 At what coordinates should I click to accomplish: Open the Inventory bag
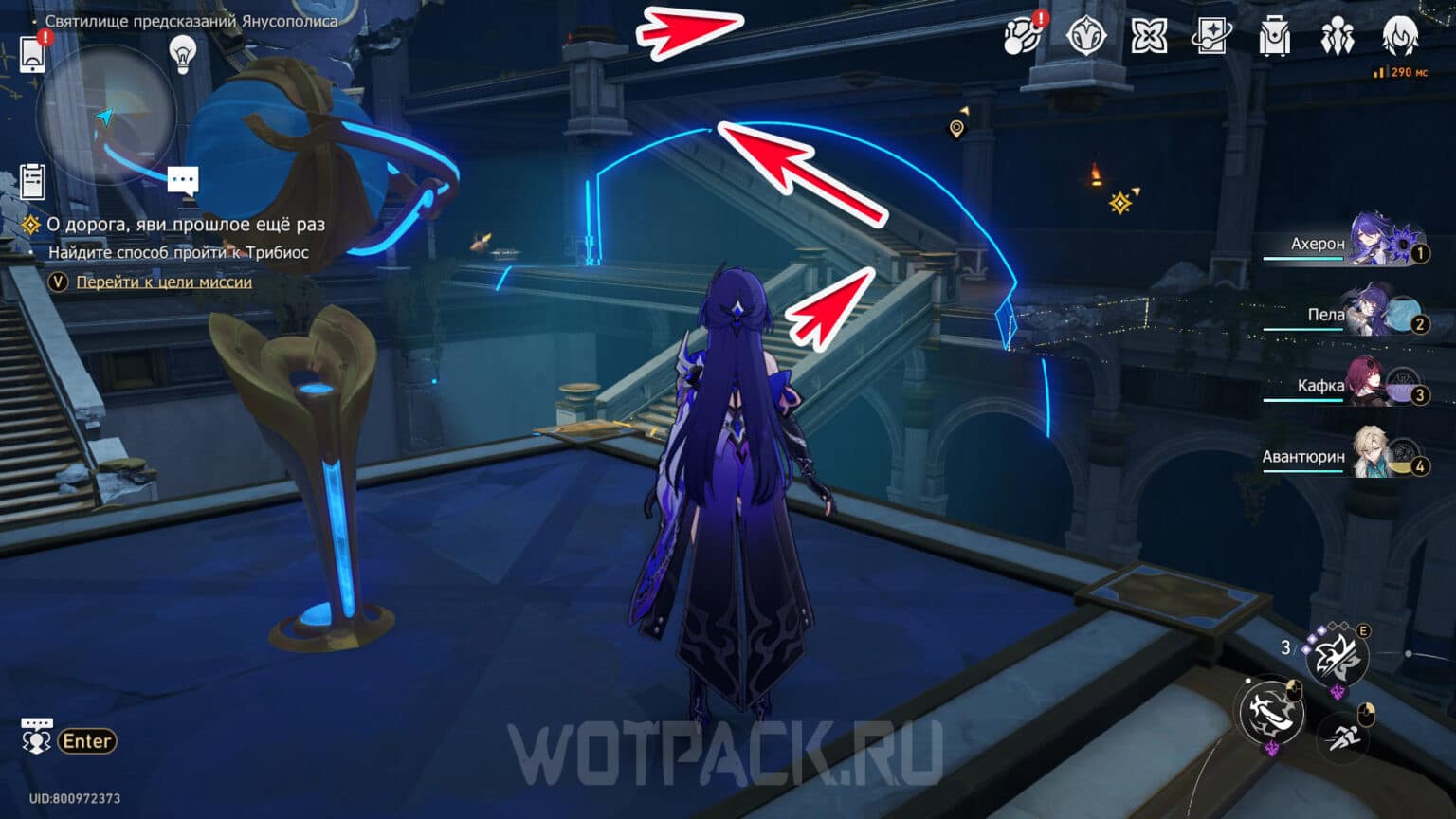coord(1276,35)
